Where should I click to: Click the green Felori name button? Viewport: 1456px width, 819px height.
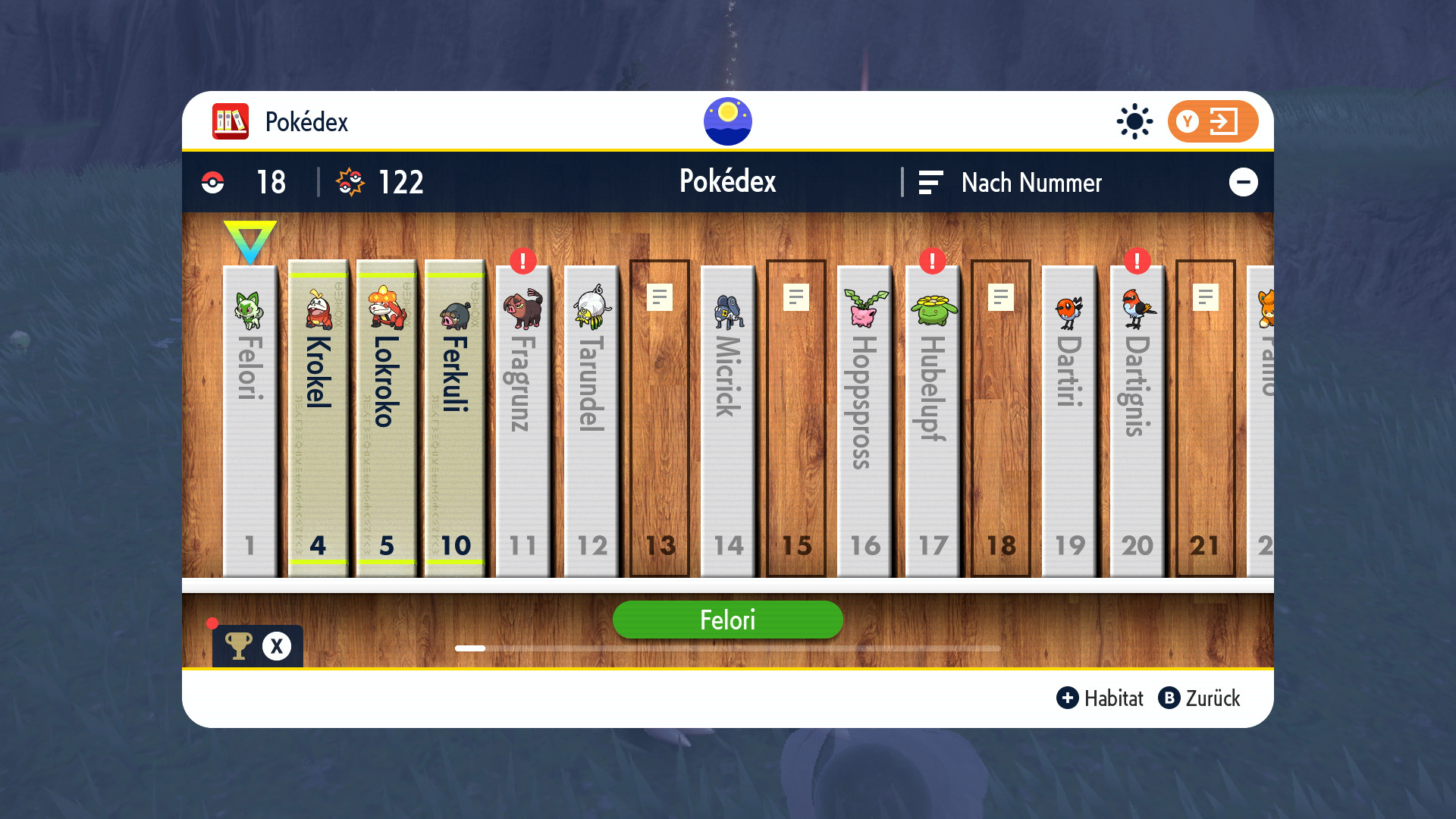coord(727,620)
